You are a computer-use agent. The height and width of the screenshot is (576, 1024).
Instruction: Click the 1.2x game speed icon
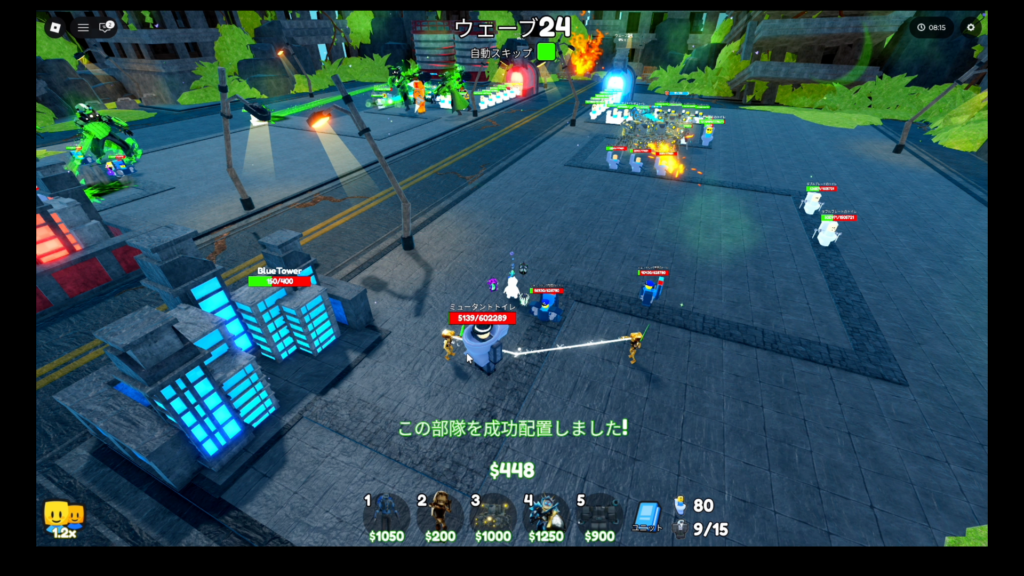point(63,518)
